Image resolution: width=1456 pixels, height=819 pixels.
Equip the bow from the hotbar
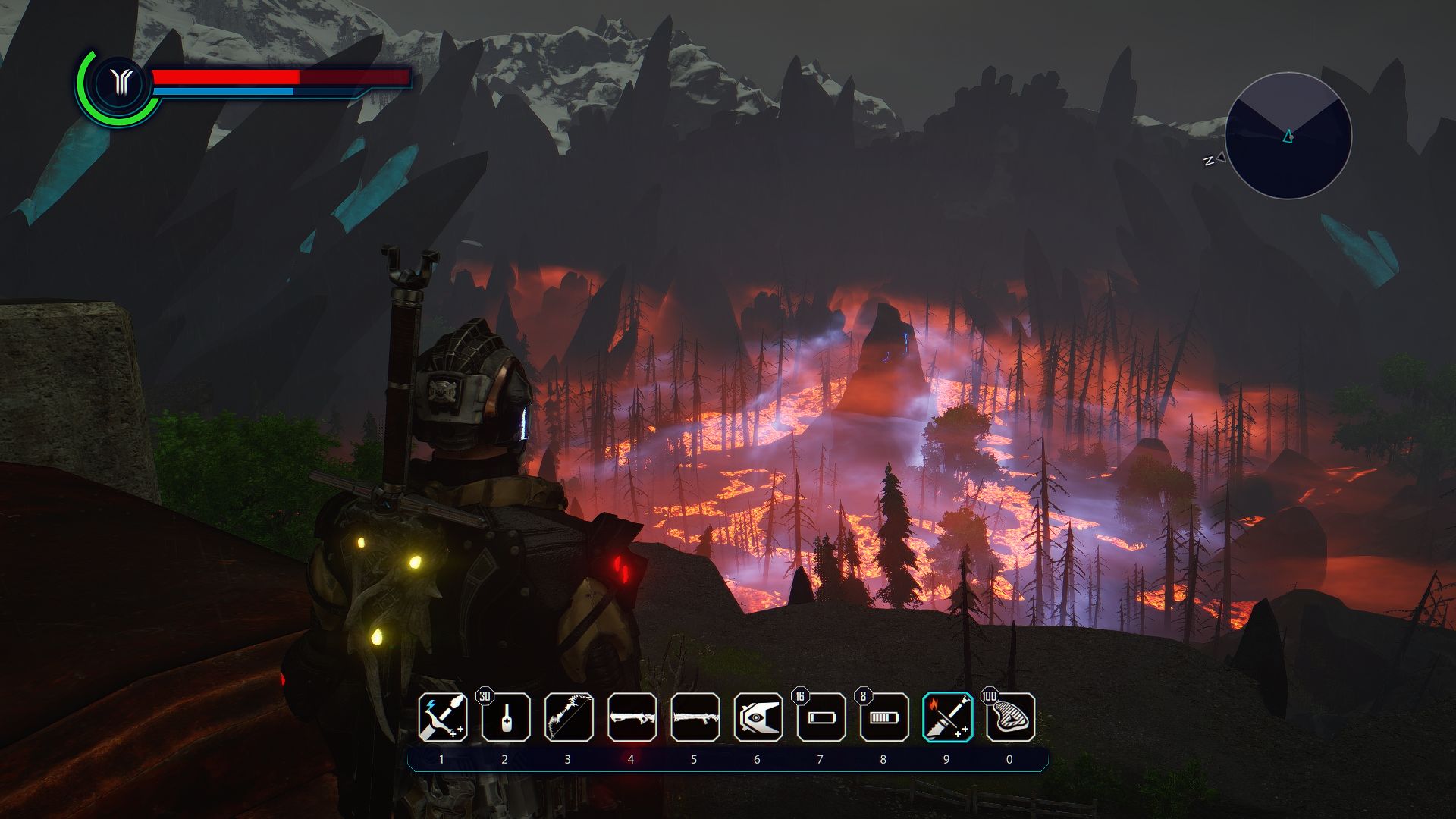pyautogui.click(x=569, y=717)
